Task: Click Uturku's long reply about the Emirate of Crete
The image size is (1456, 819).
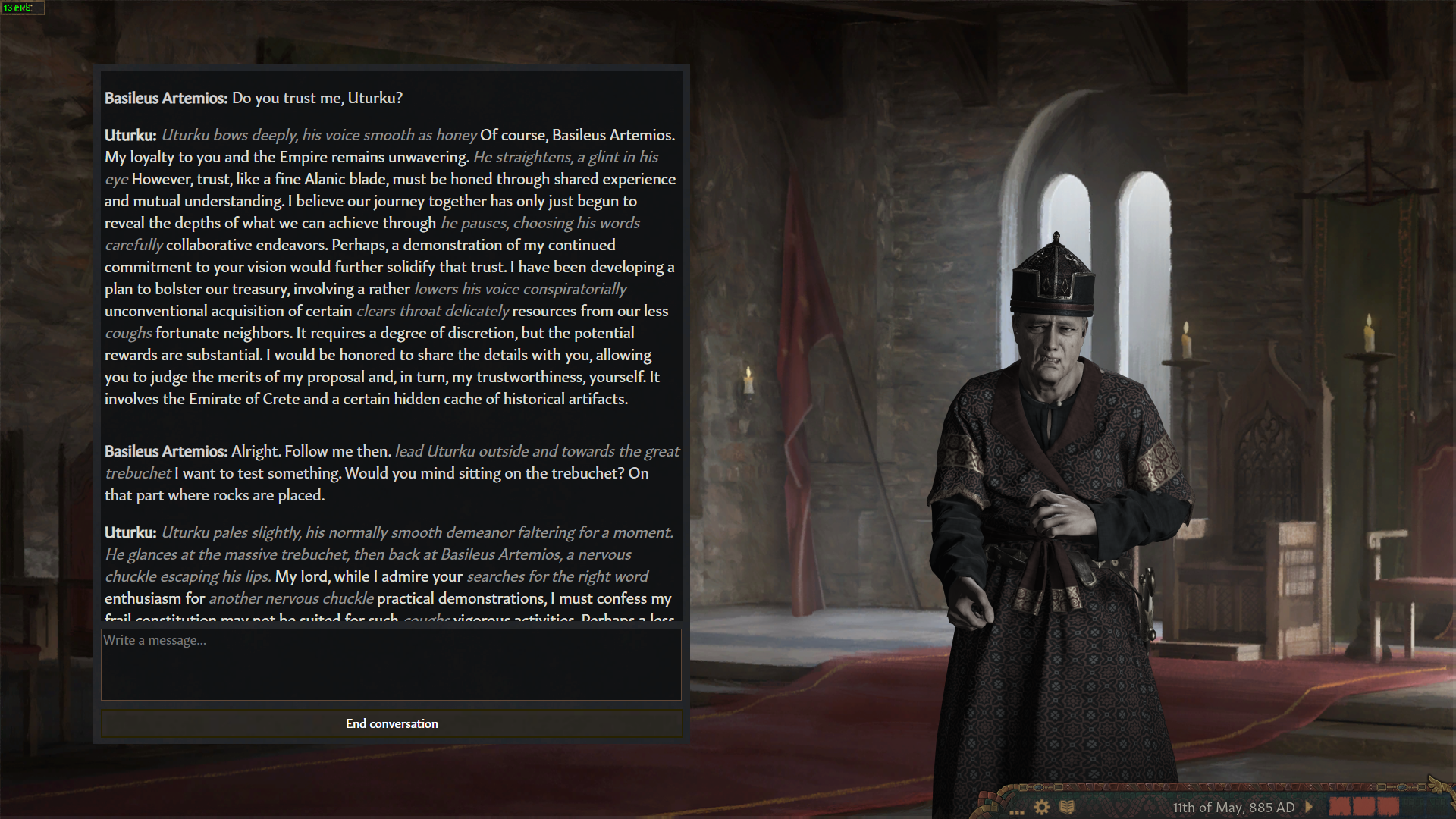Action: pos(391,265)
